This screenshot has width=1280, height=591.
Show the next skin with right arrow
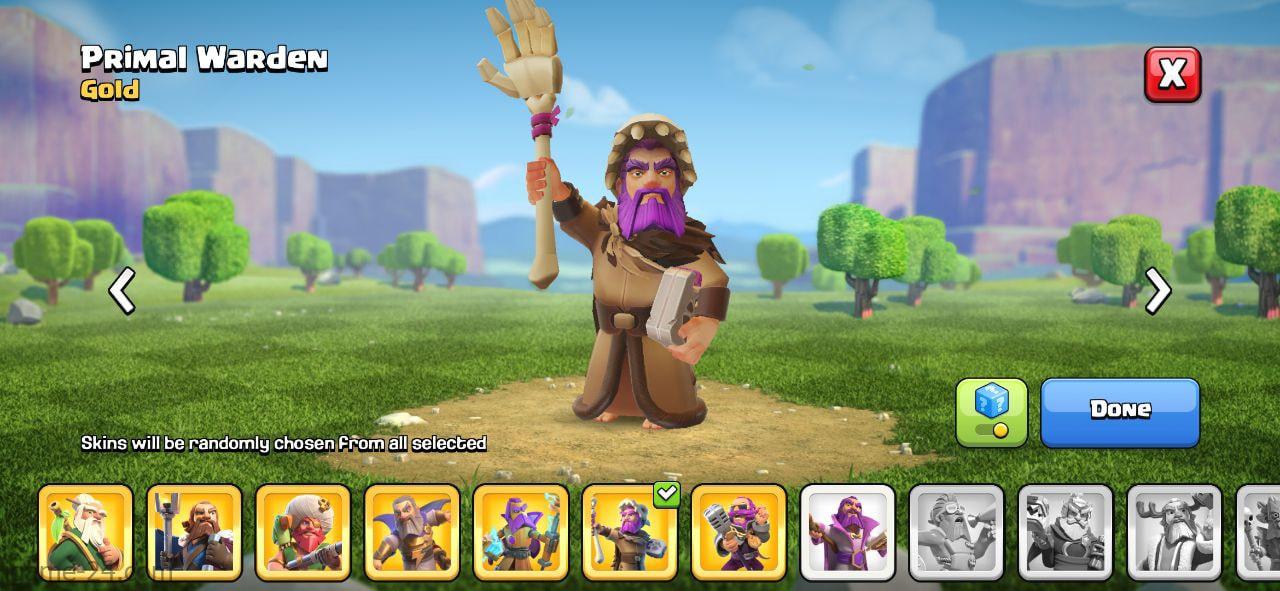click(x=1157, y=291)
